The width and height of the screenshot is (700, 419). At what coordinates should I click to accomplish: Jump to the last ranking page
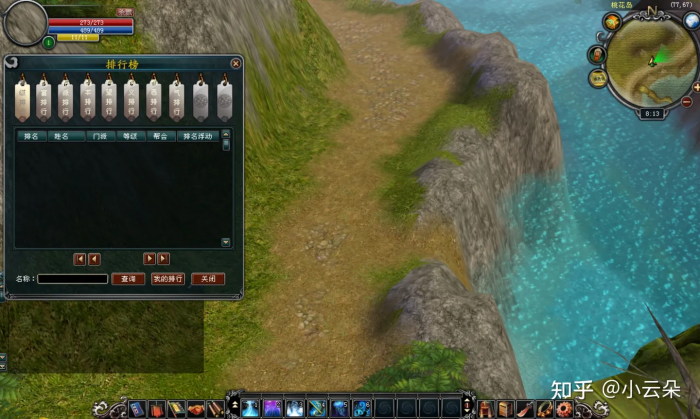tap(163, 259)
